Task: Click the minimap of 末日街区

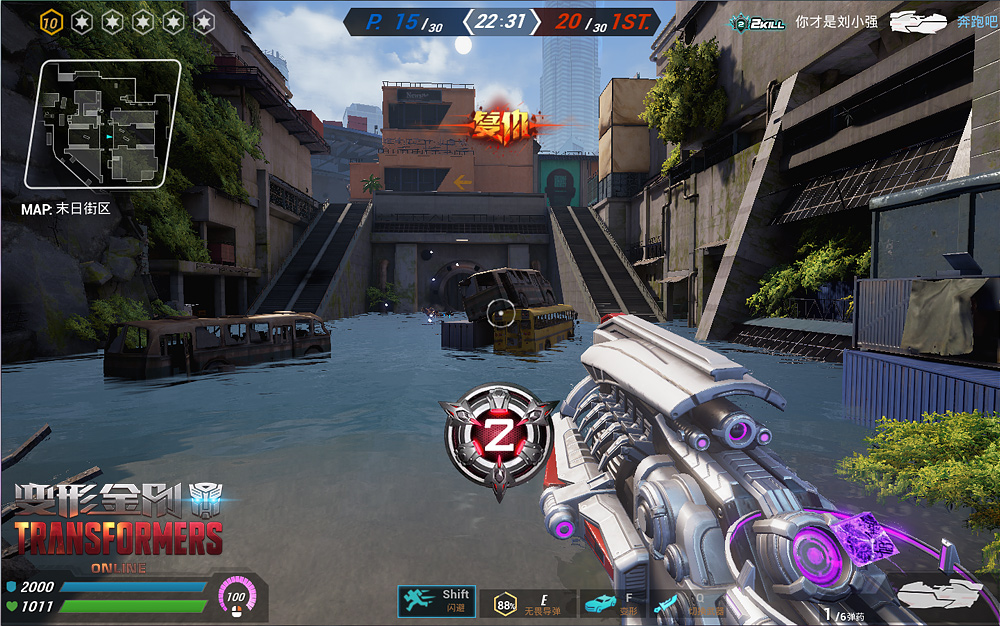Action: (x=103, y=126)
